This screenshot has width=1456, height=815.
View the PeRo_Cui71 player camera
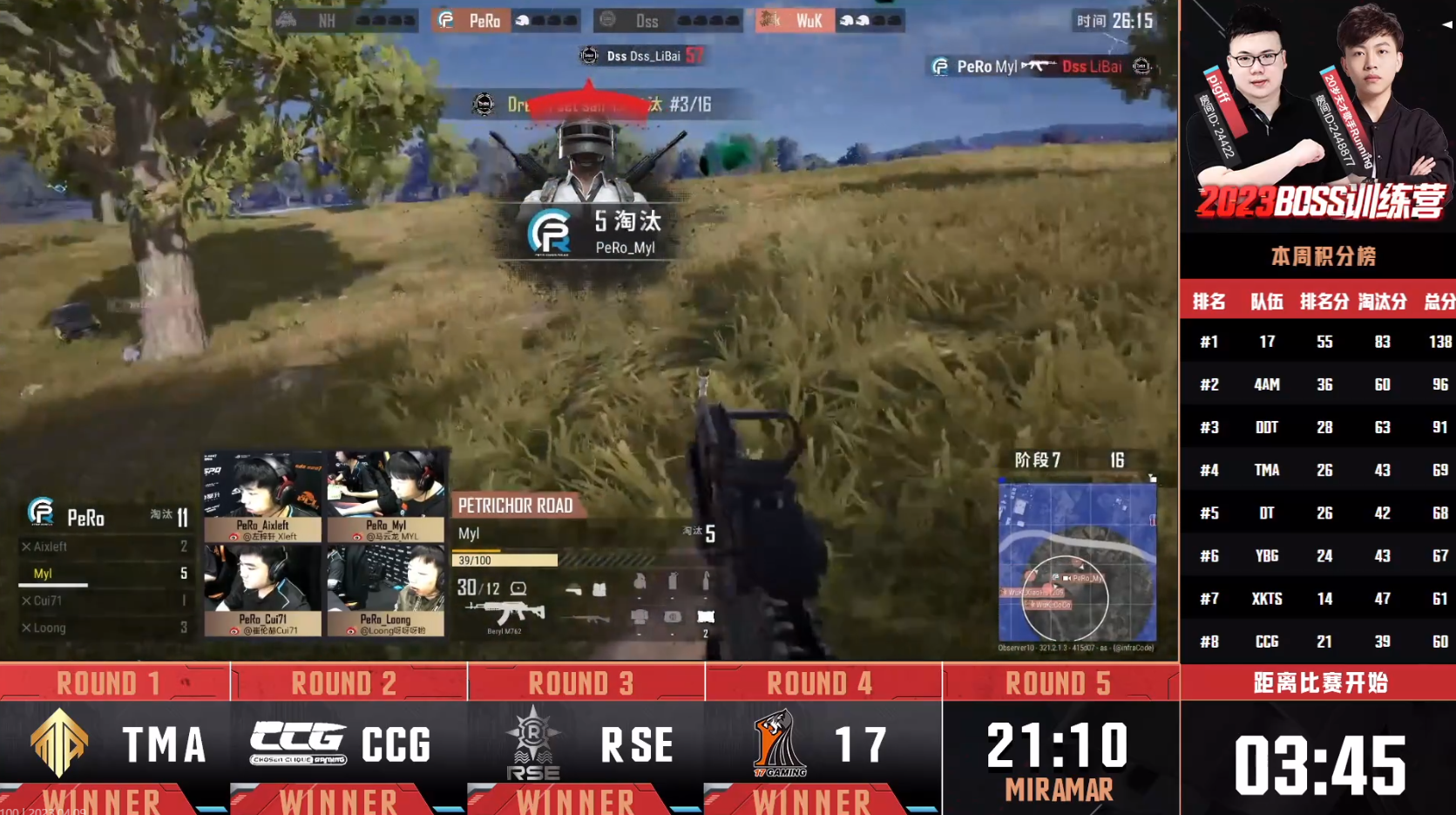point(262,590)
